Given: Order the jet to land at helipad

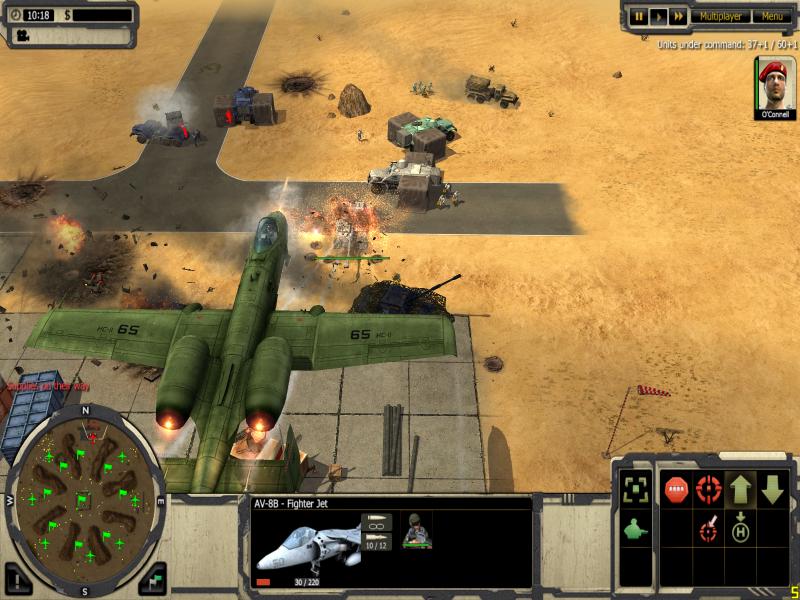Looking at the screenshot, I should tap(740, 528).
